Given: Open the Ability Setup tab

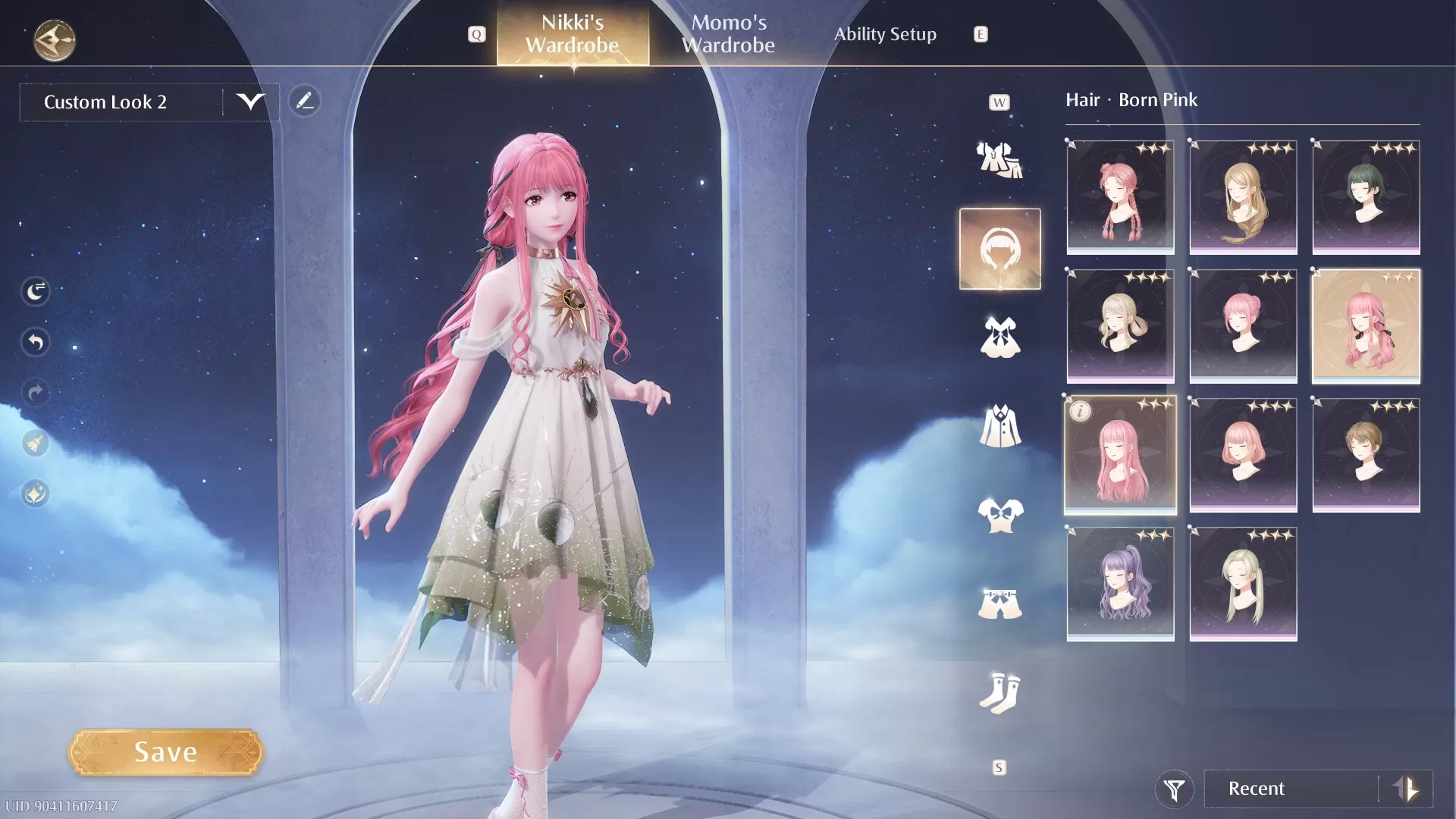Looking at the screenshot, I should pos(885,34).
